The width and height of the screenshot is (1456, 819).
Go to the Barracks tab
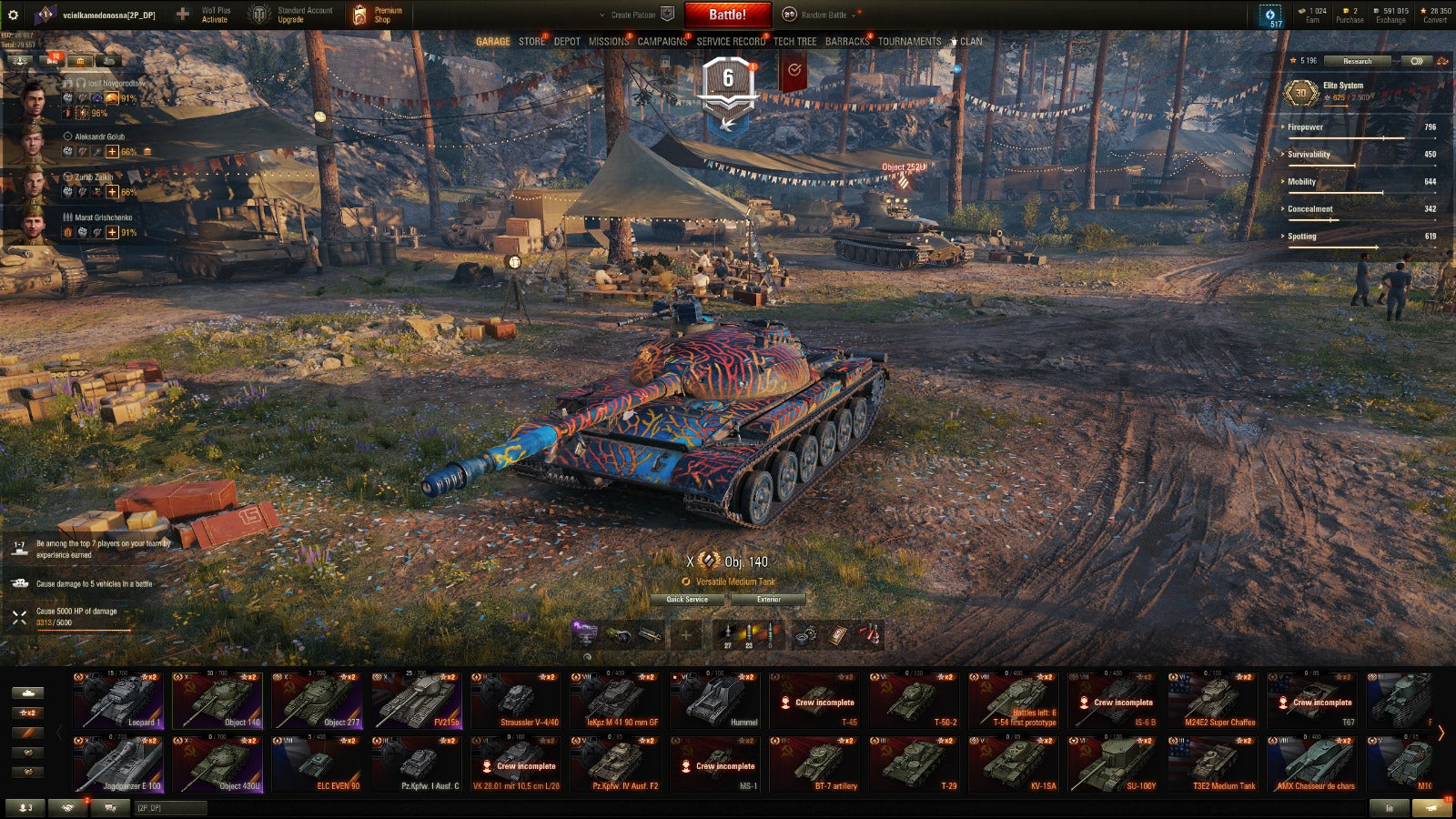coord(847,41)
